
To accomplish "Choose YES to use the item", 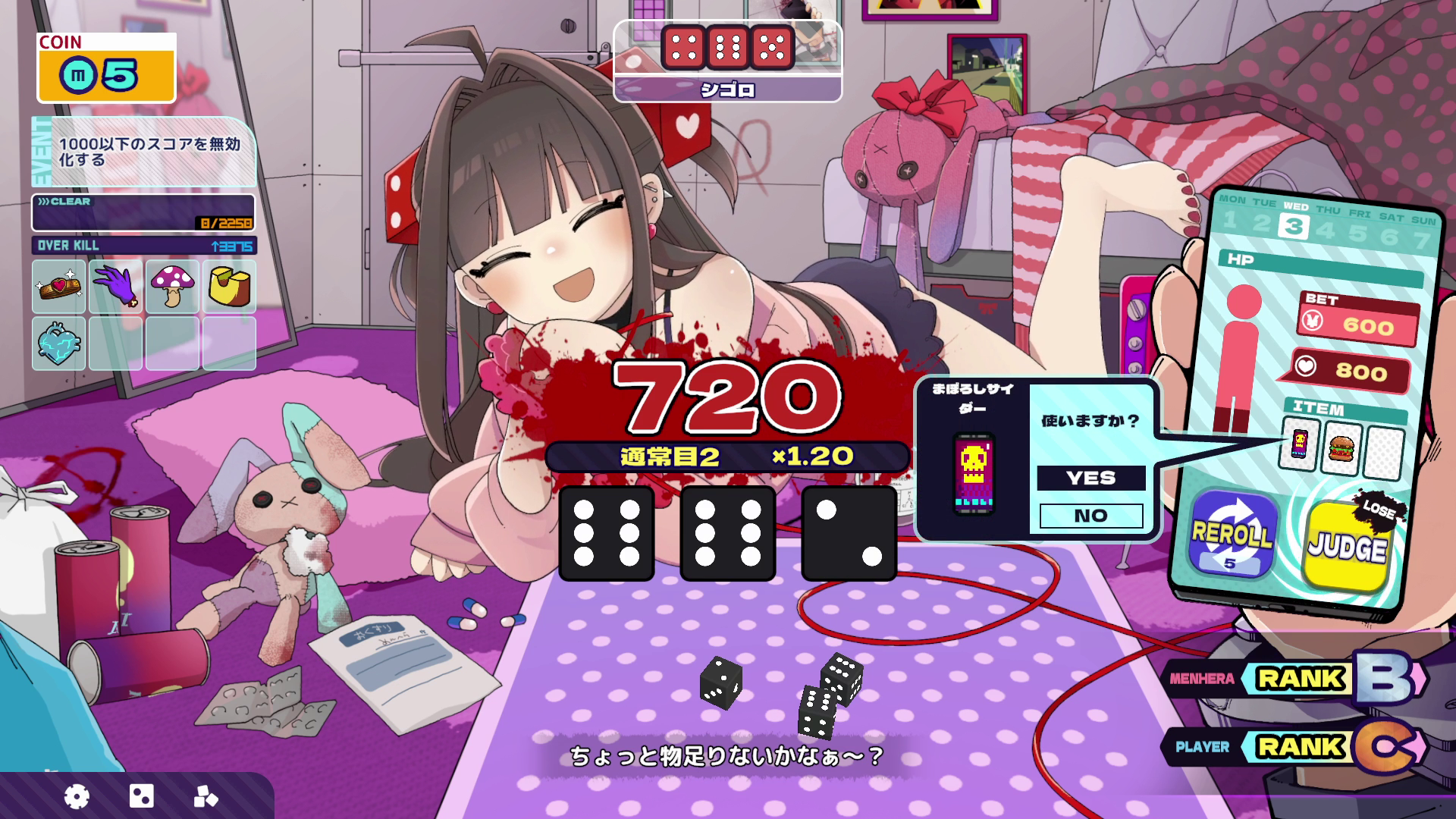I will click(1090, 478).
